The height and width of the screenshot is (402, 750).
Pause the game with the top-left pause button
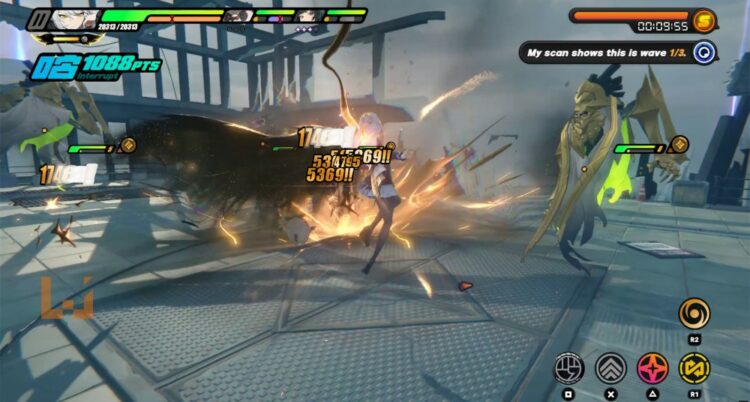pyautogui.click(x=40, y=17)
